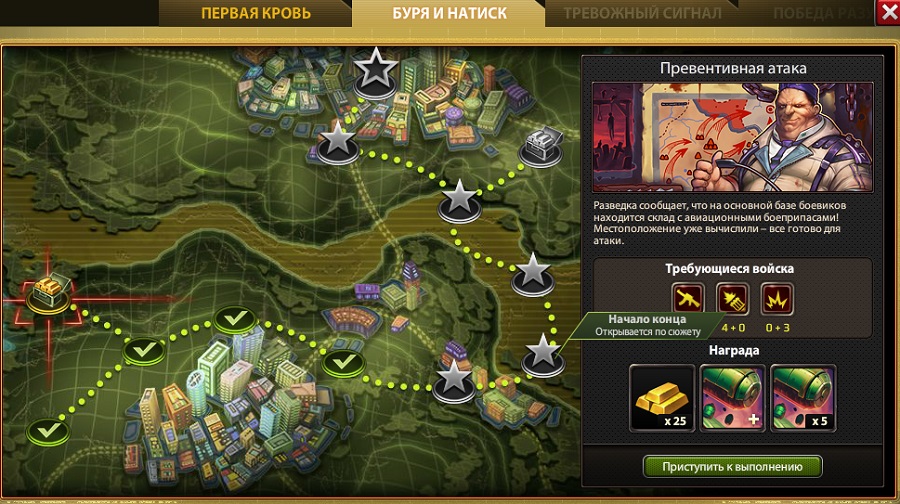Click the Приступить к выполнению button
The height and width of the screenshot is (504, 900).
[x=732, y=466]
